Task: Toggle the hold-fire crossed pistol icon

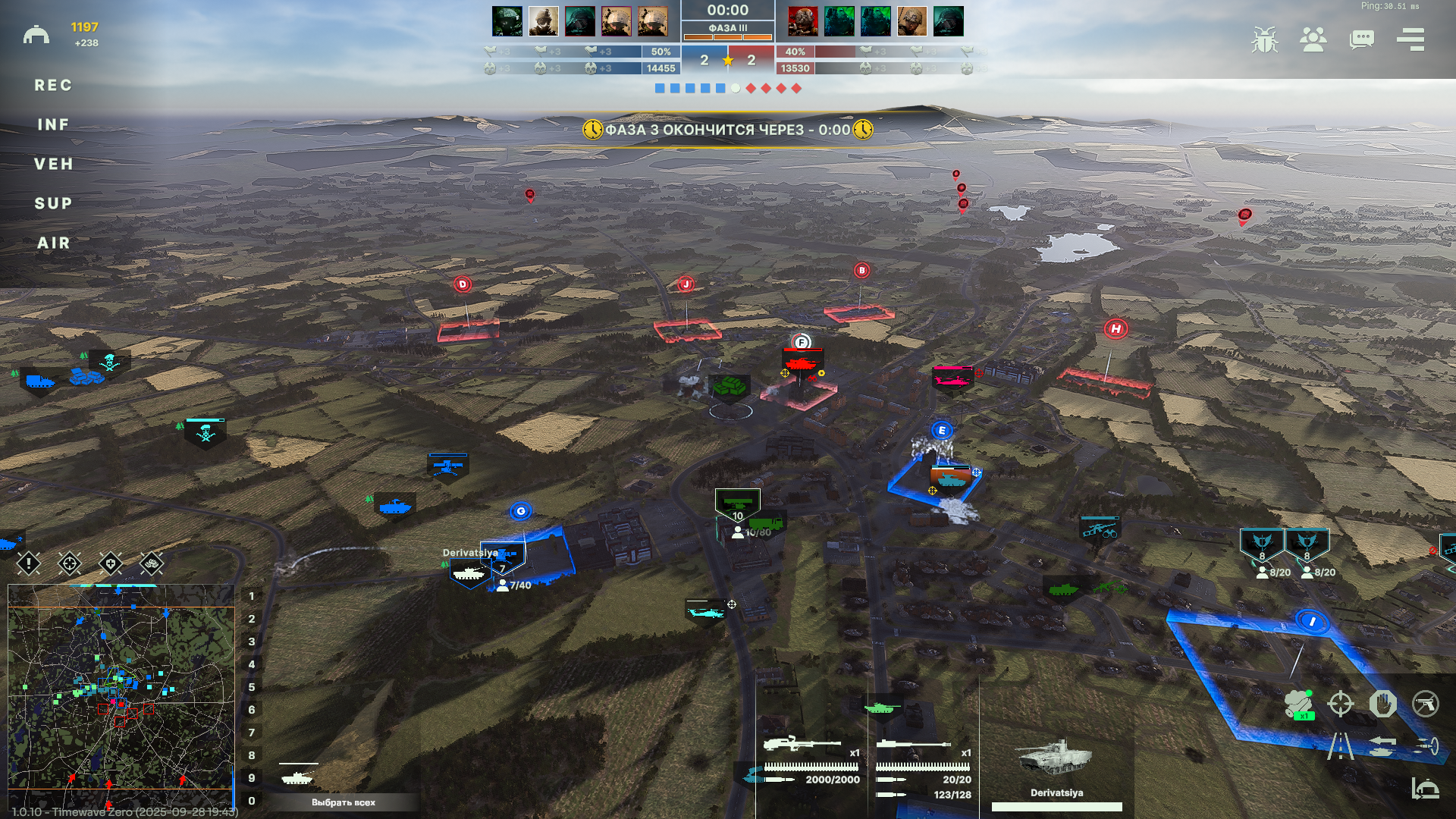Action: [1426, 704]
